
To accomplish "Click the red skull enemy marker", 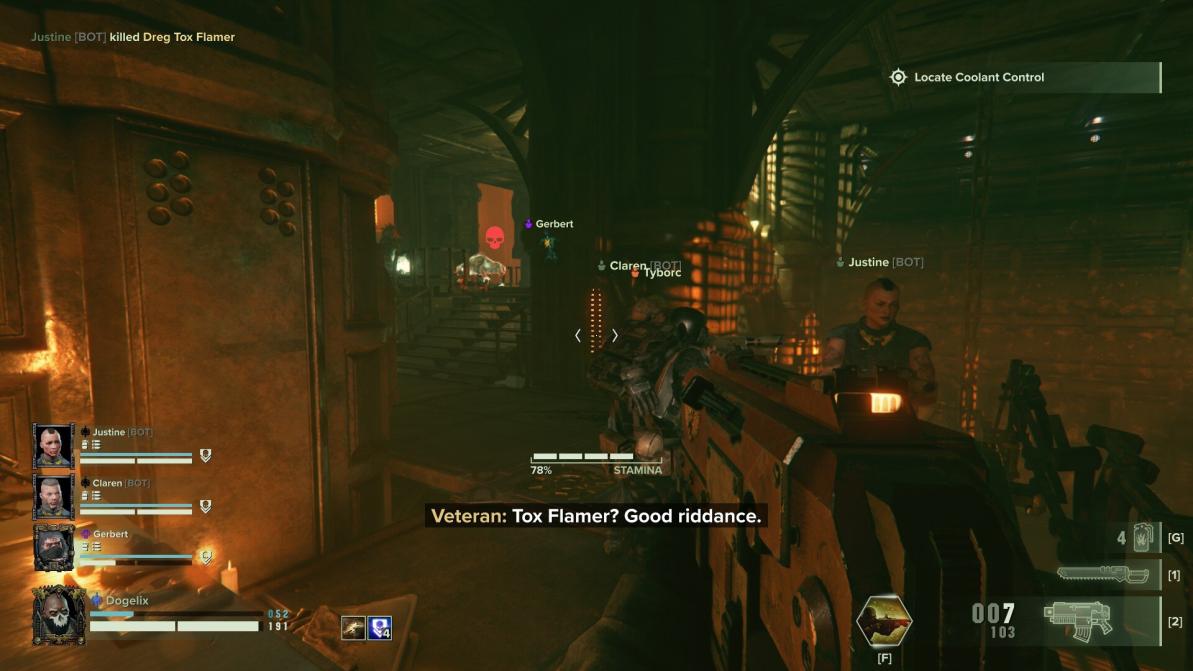I will click(x=494, y=239).
